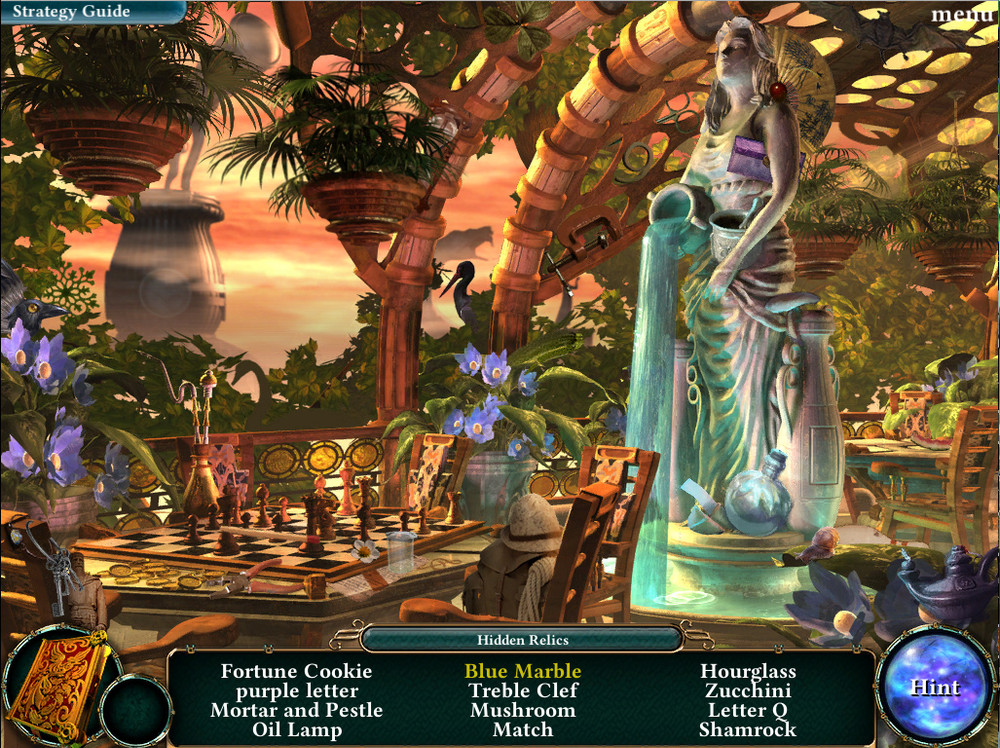Screen dimensions: 1000x748
Task: Select the highlighted Blue Marble entry
Action: click(522, 671)
